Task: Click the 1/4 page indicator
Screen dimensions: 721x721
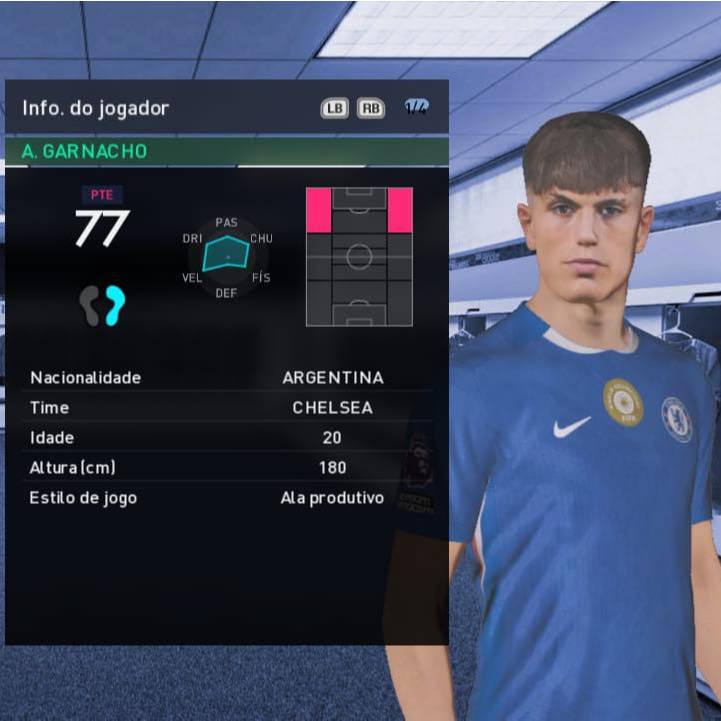Action: (417, 108)
